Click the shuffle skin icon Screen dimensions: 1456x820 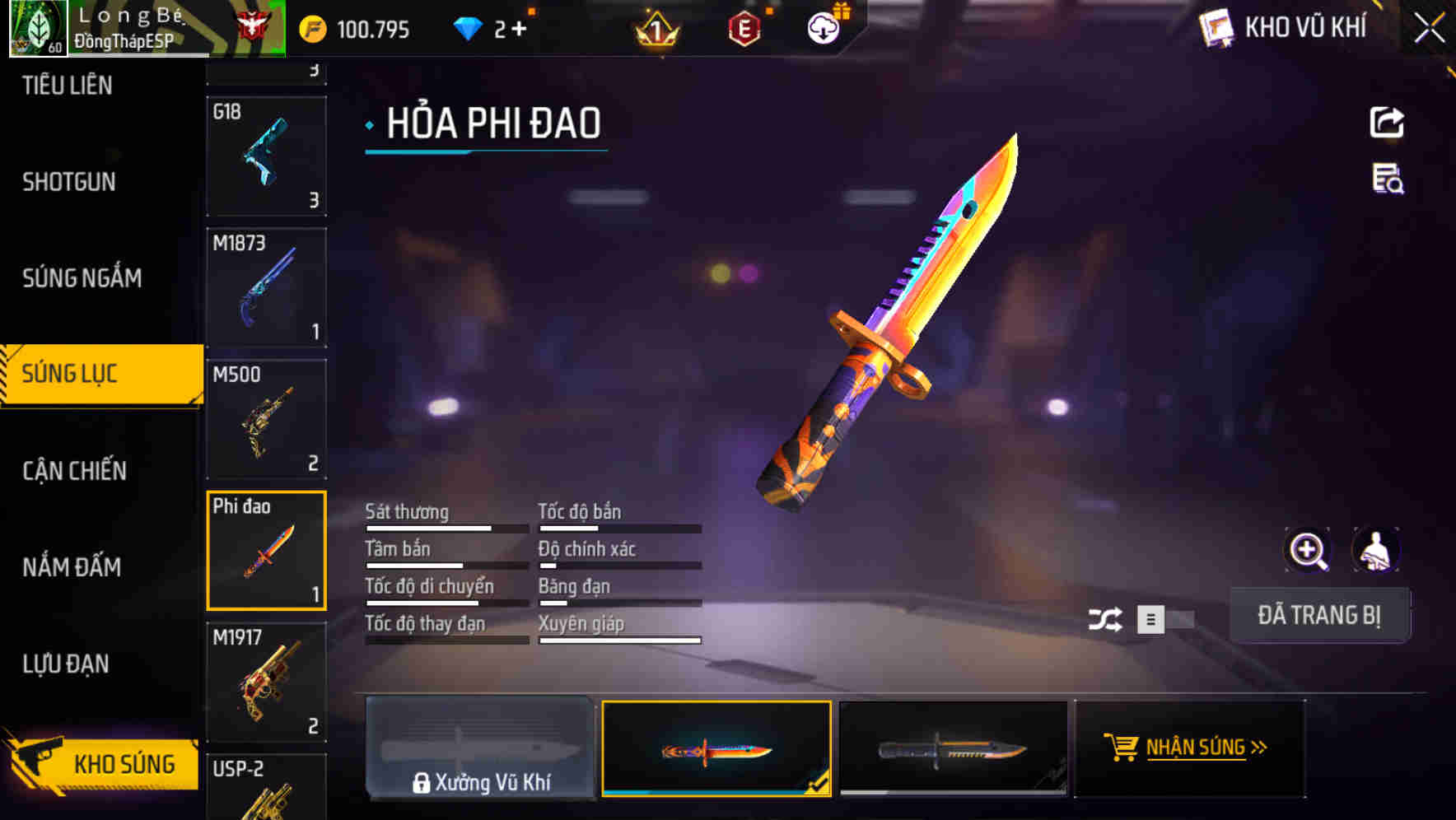click(1108, 619)
